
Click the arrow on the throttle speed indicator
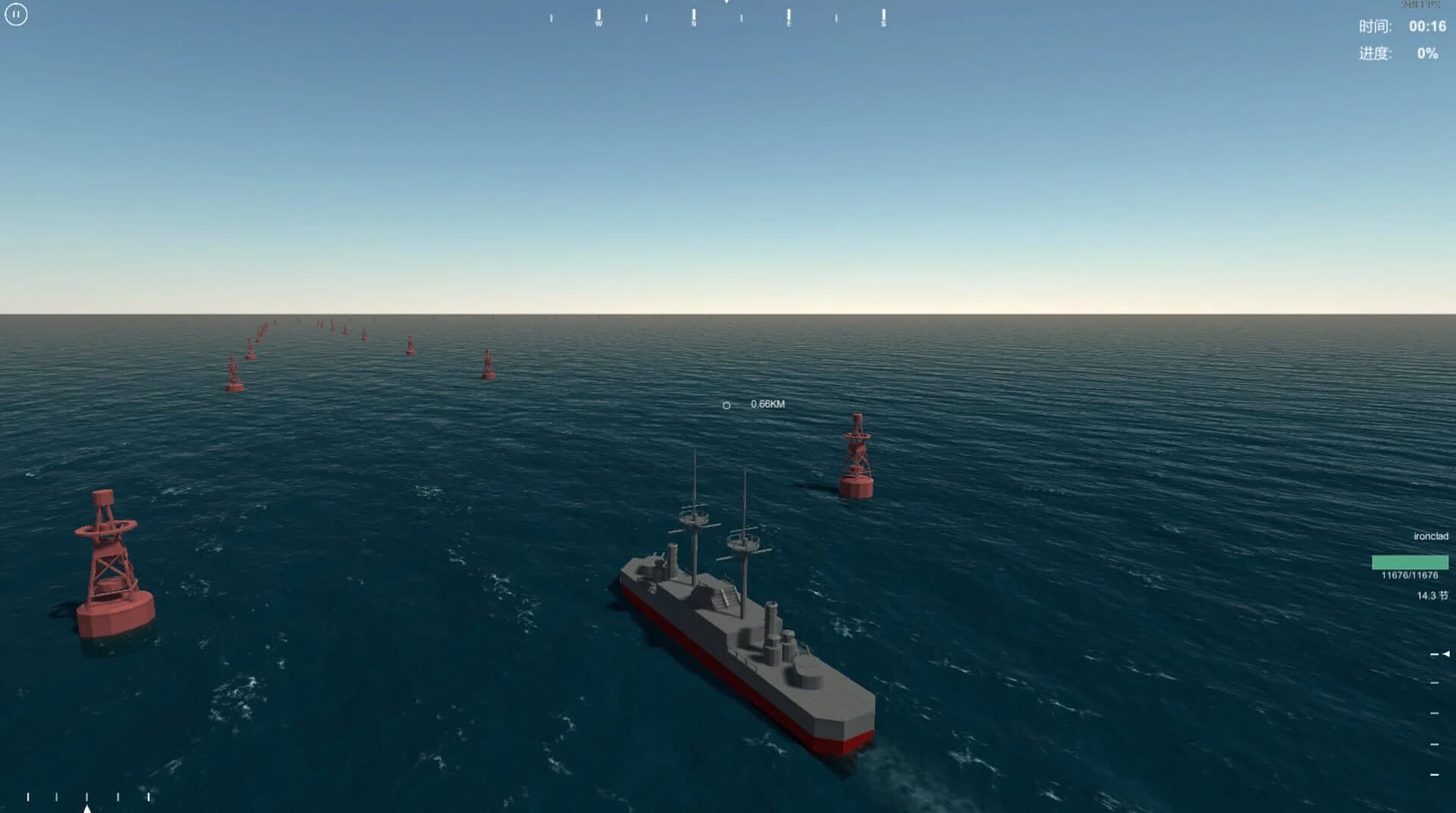point(1446,654)
